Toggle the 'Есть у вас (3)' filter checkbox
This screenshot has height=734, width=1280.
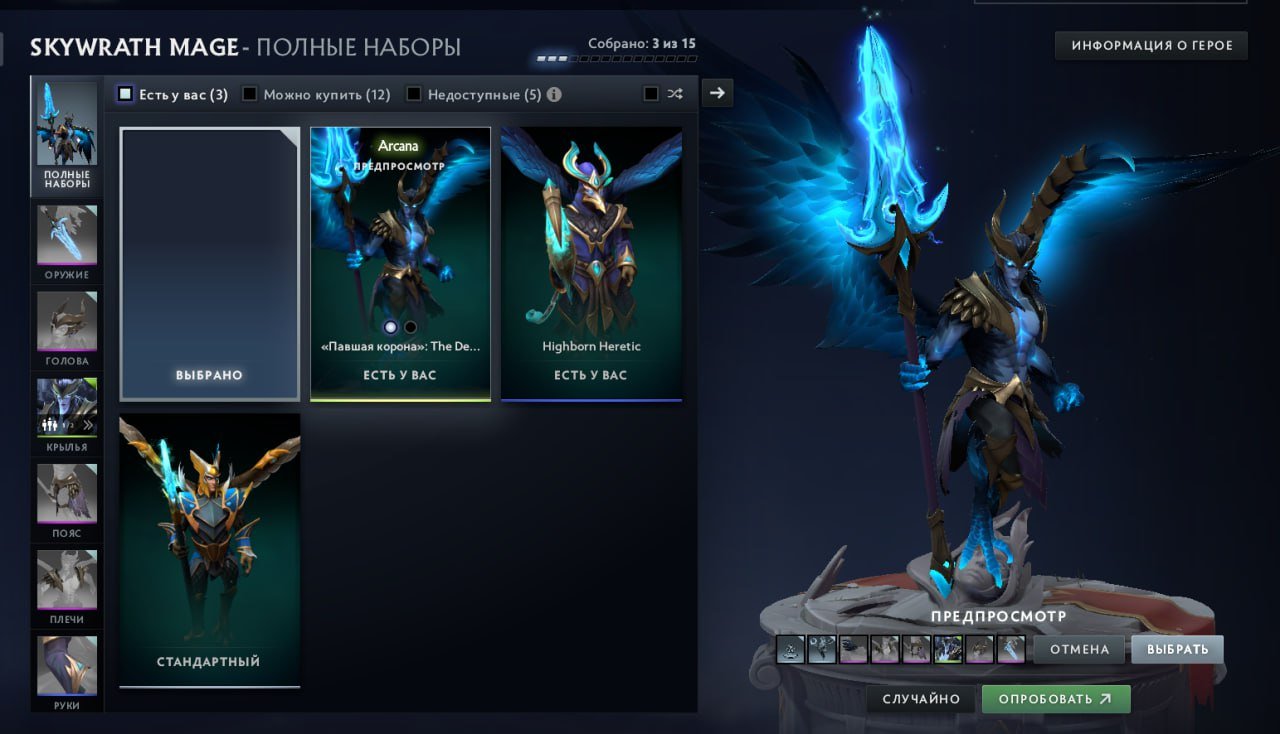[x=126, y=93]
